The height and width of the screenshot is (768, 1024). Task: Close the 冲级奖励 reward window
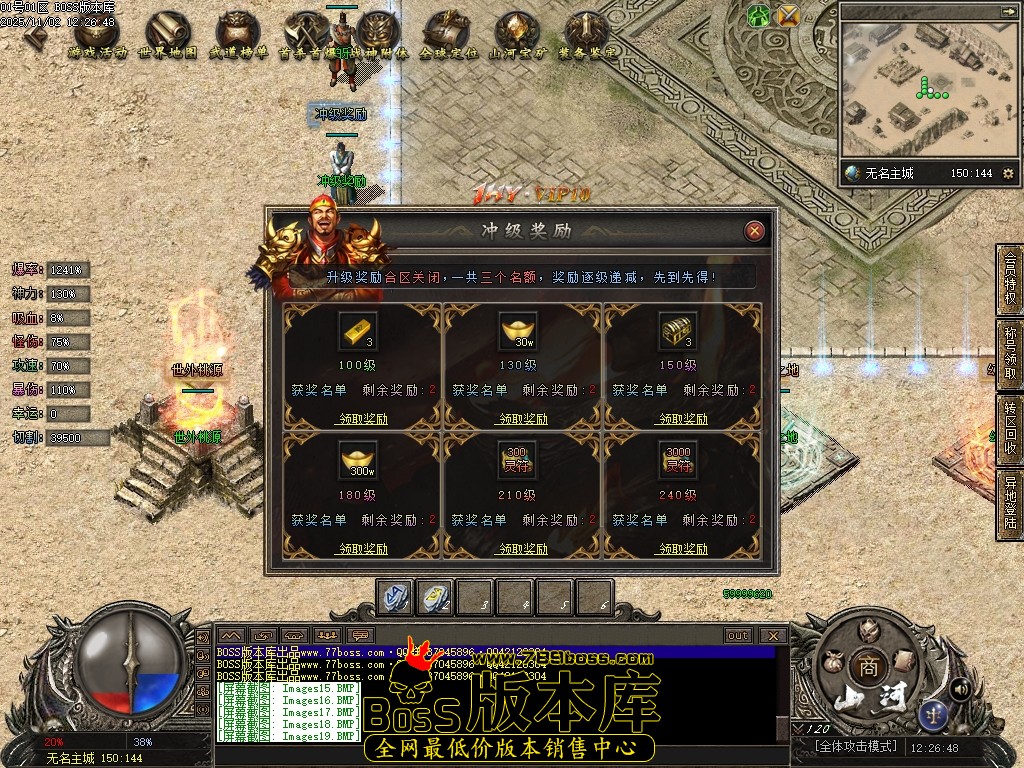tap(755, 231)
